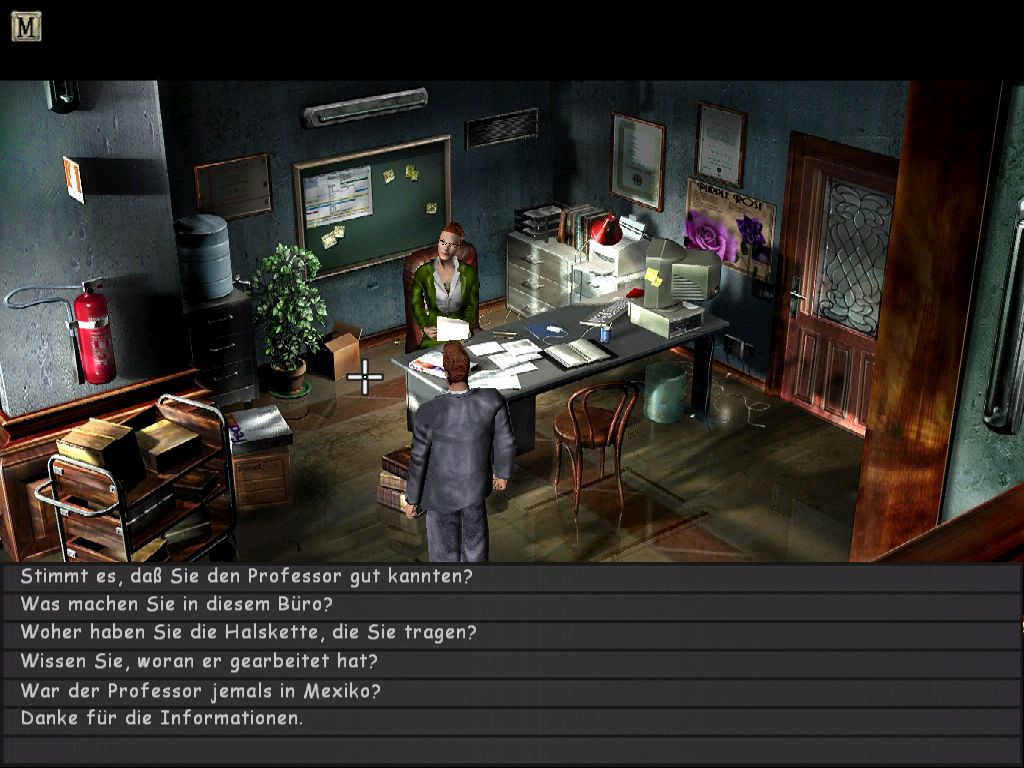The width and height of the screenshot is (1024, 768).
Task: Ask 'Stimmt es, daß Sie den Professor gut kannten?'
Action: click(246, 576)
